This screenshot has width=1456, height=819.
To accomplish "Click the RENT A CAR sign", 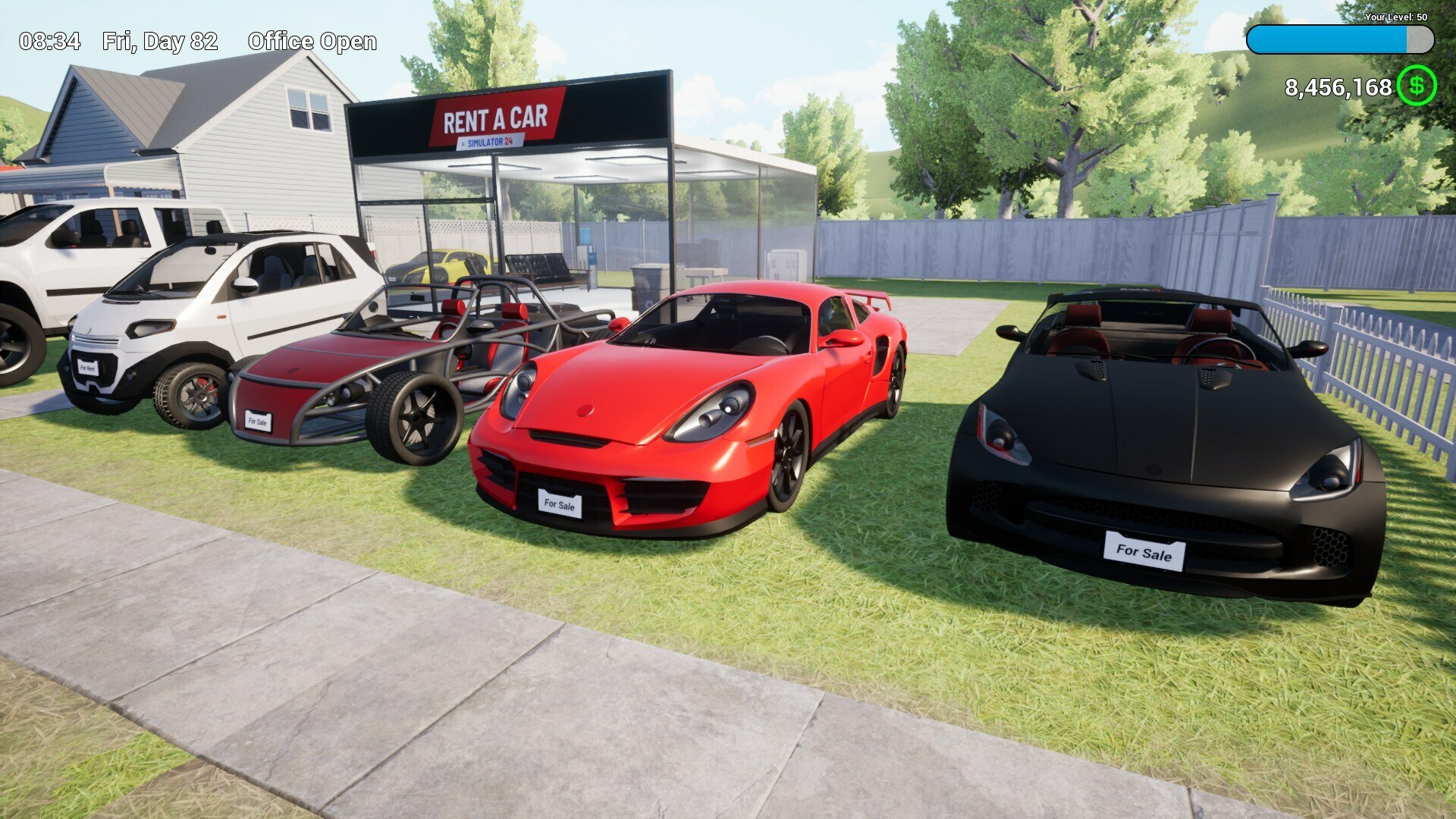I will pos(497,118).
